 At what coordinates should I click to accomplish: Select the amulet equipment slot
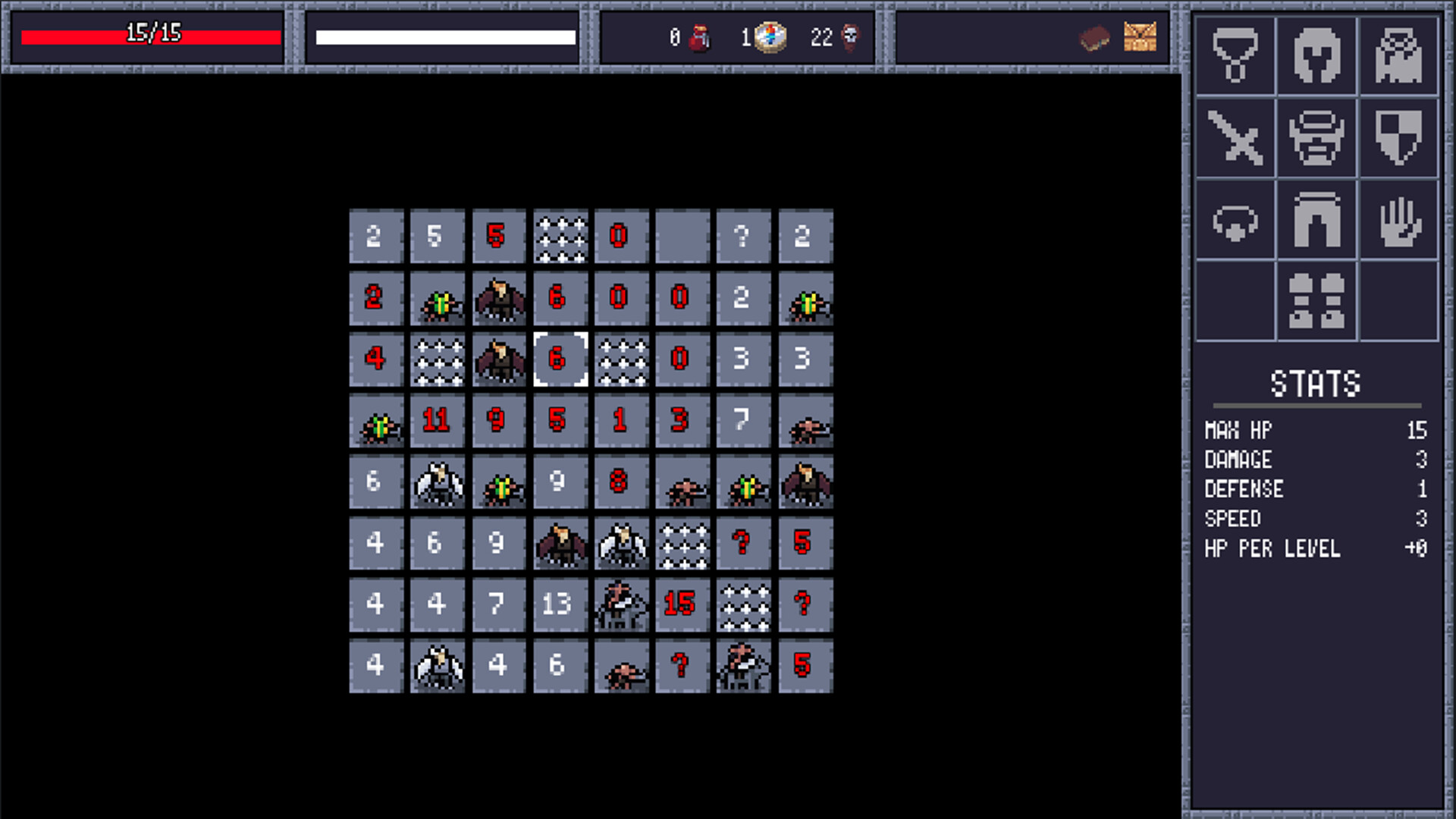[1234, 57]
